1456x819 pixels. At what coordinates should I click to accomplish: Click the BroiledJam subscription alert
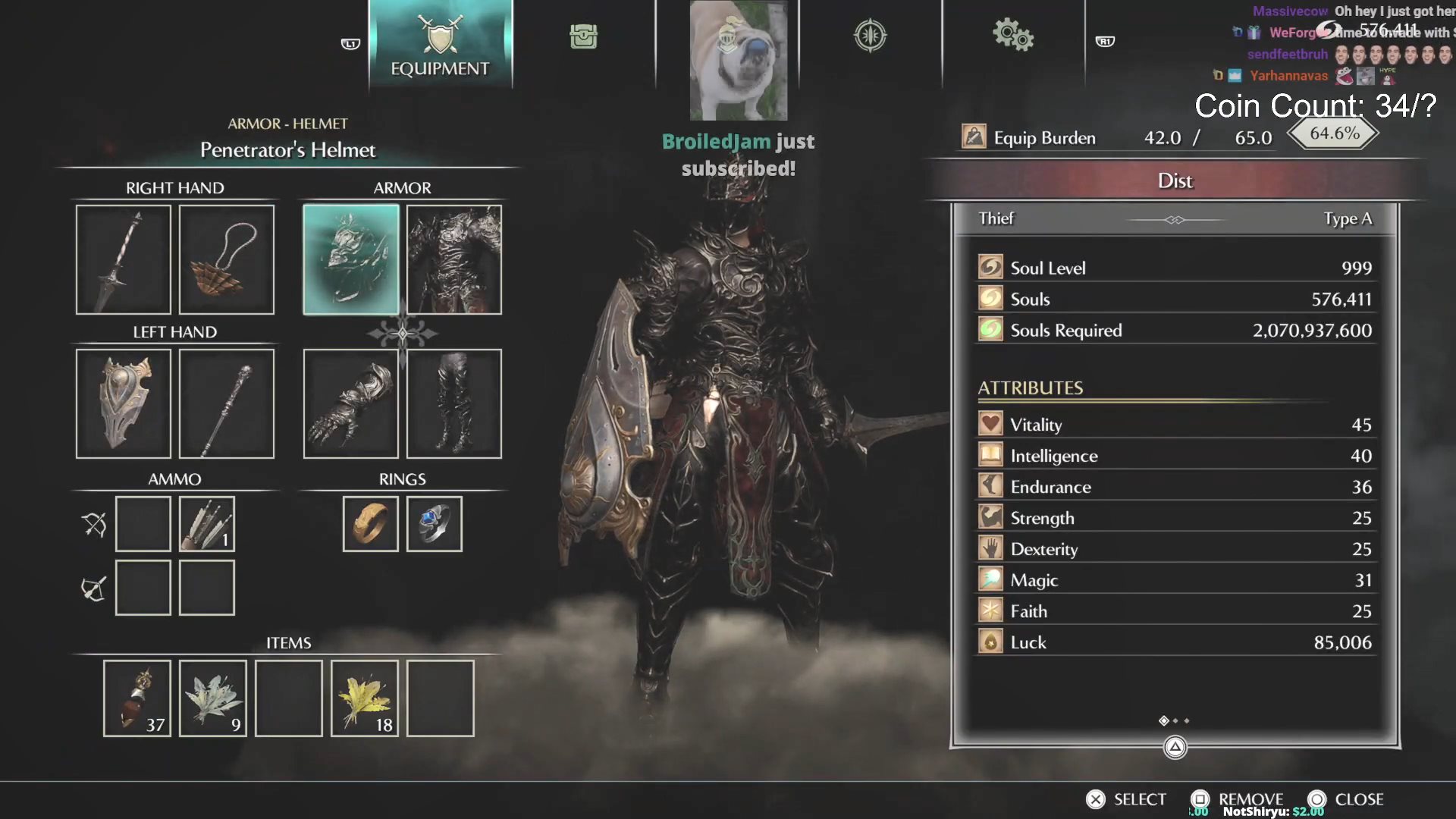coord(738,154)
